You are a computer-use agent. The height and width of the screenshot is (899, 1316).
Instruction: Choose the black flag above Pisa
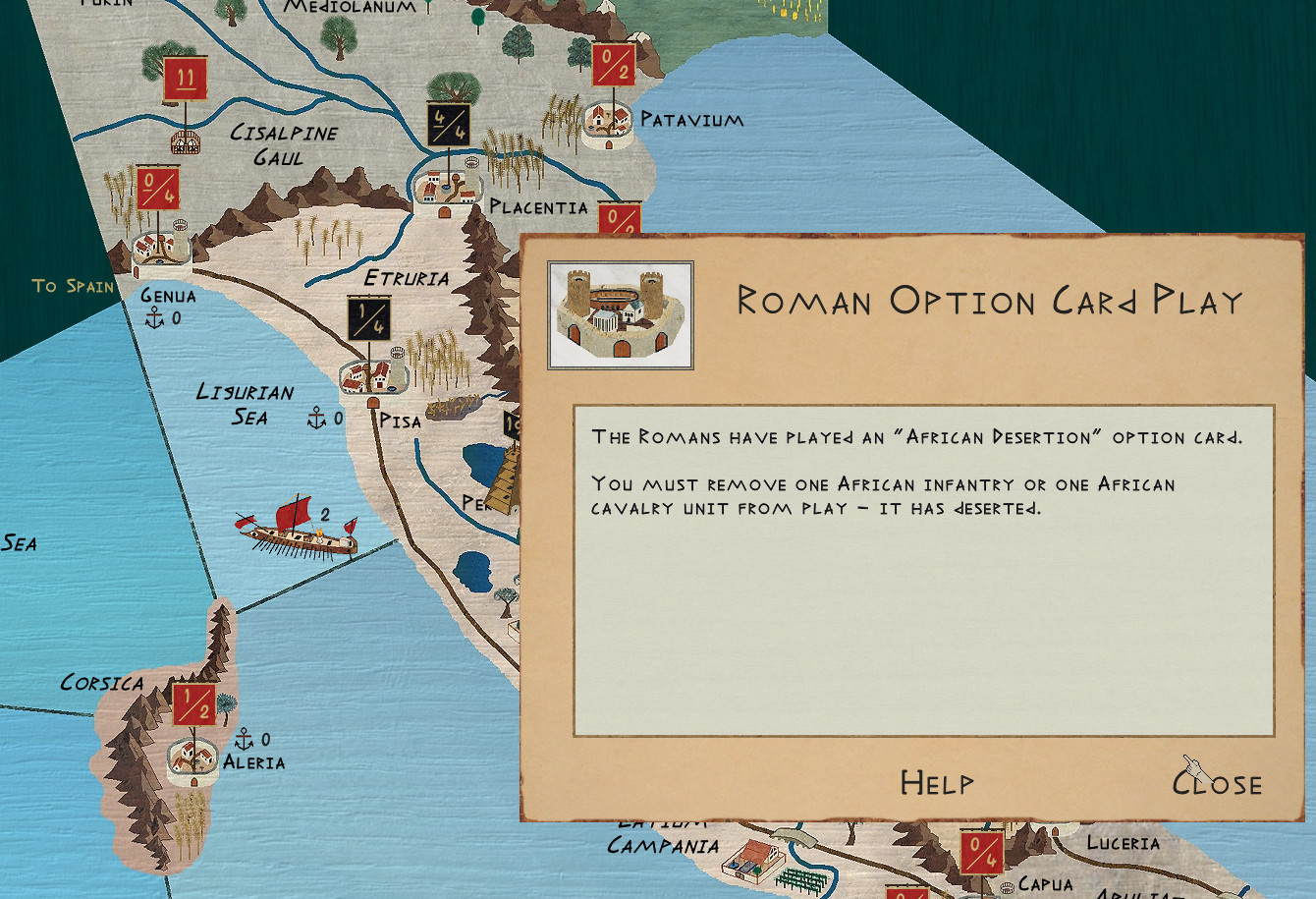coord(369,318)
